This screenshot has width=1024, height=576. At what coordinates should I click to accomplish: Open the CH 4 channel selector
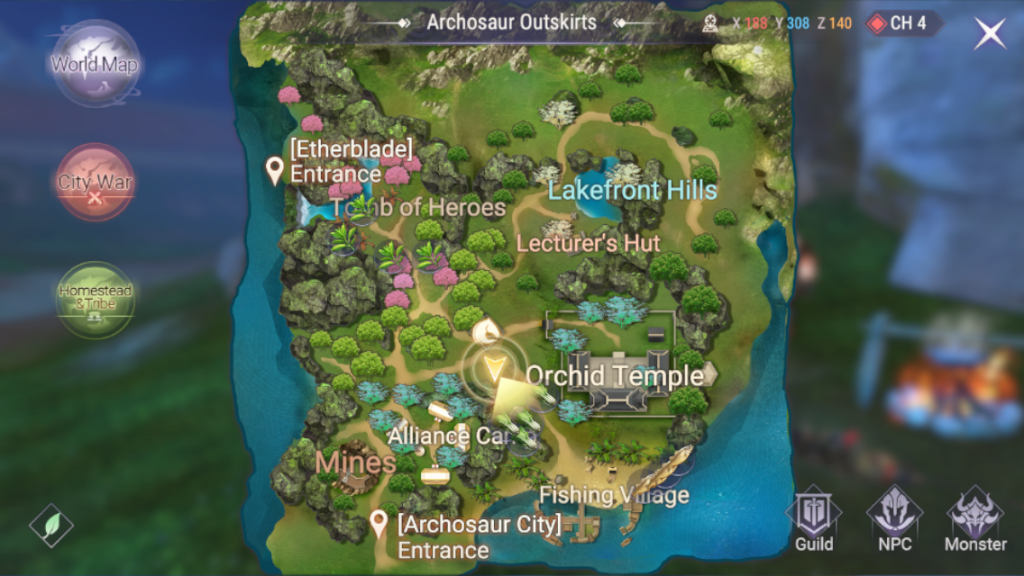[901, 23]
